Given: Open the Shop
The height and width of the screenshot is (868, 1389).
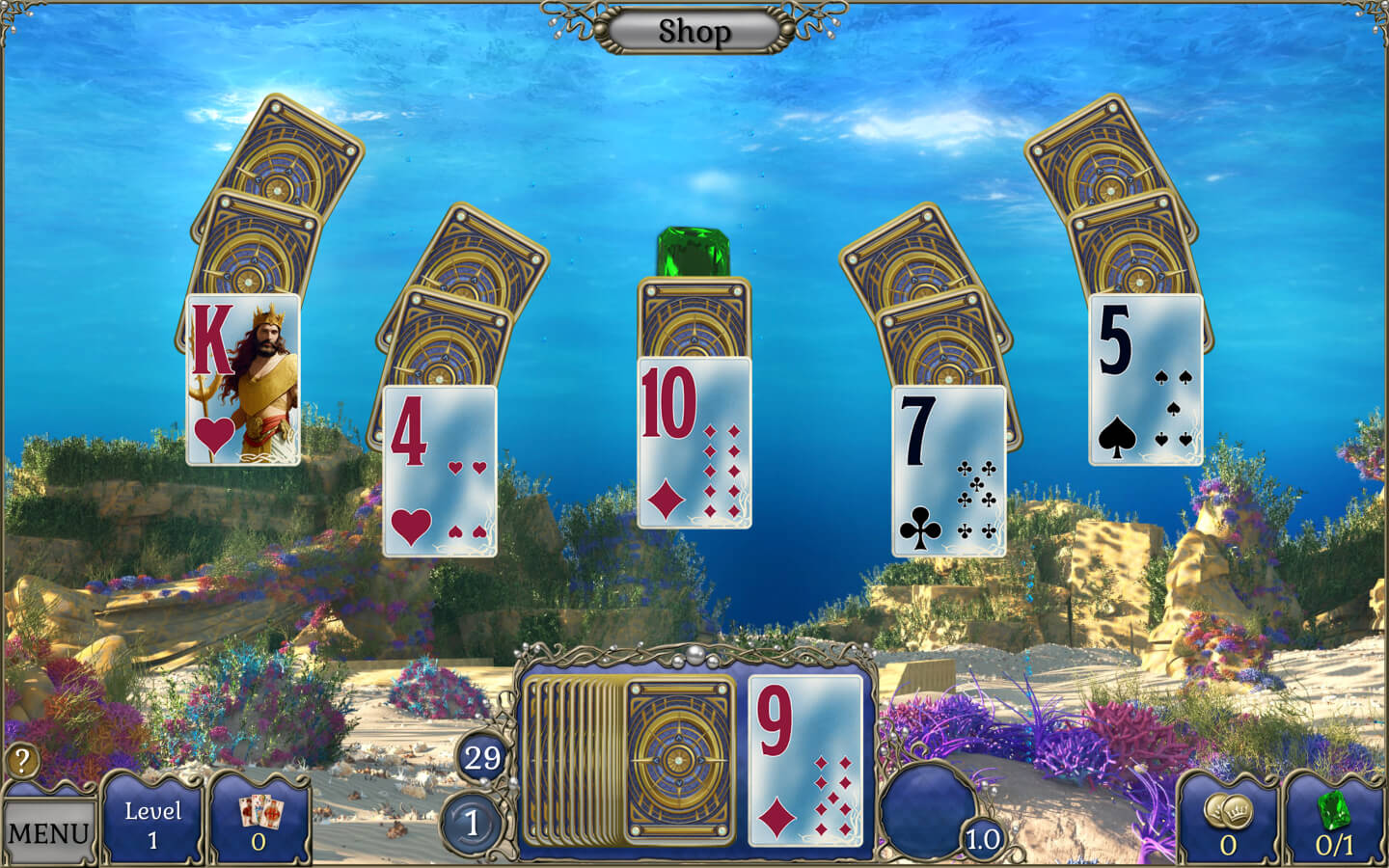Looking at the screenshot, I should [694, 31].
